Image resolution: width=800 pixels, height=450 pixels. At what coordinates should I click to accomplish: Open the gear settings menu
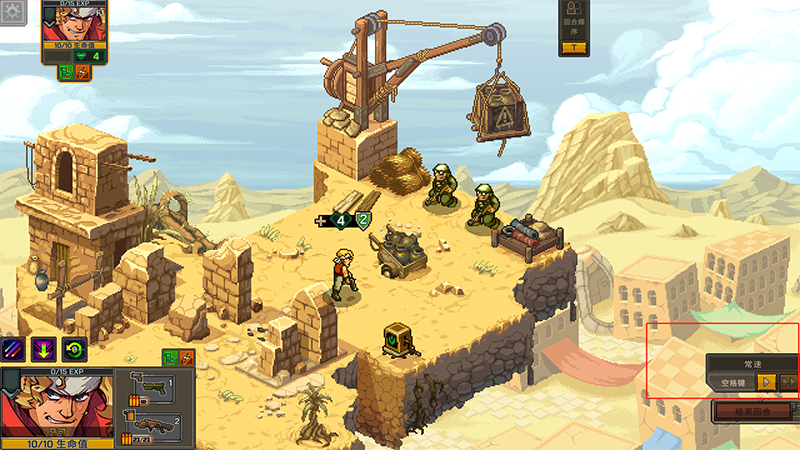click(x=13, y=14)
